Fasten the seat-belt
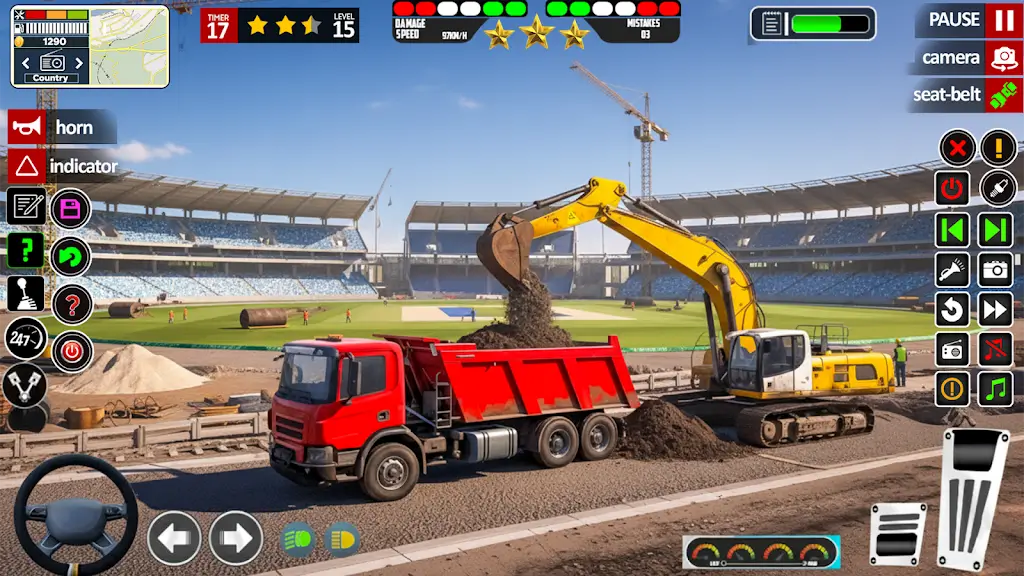Screen dimensions: 1024x576 point(1003,95)
